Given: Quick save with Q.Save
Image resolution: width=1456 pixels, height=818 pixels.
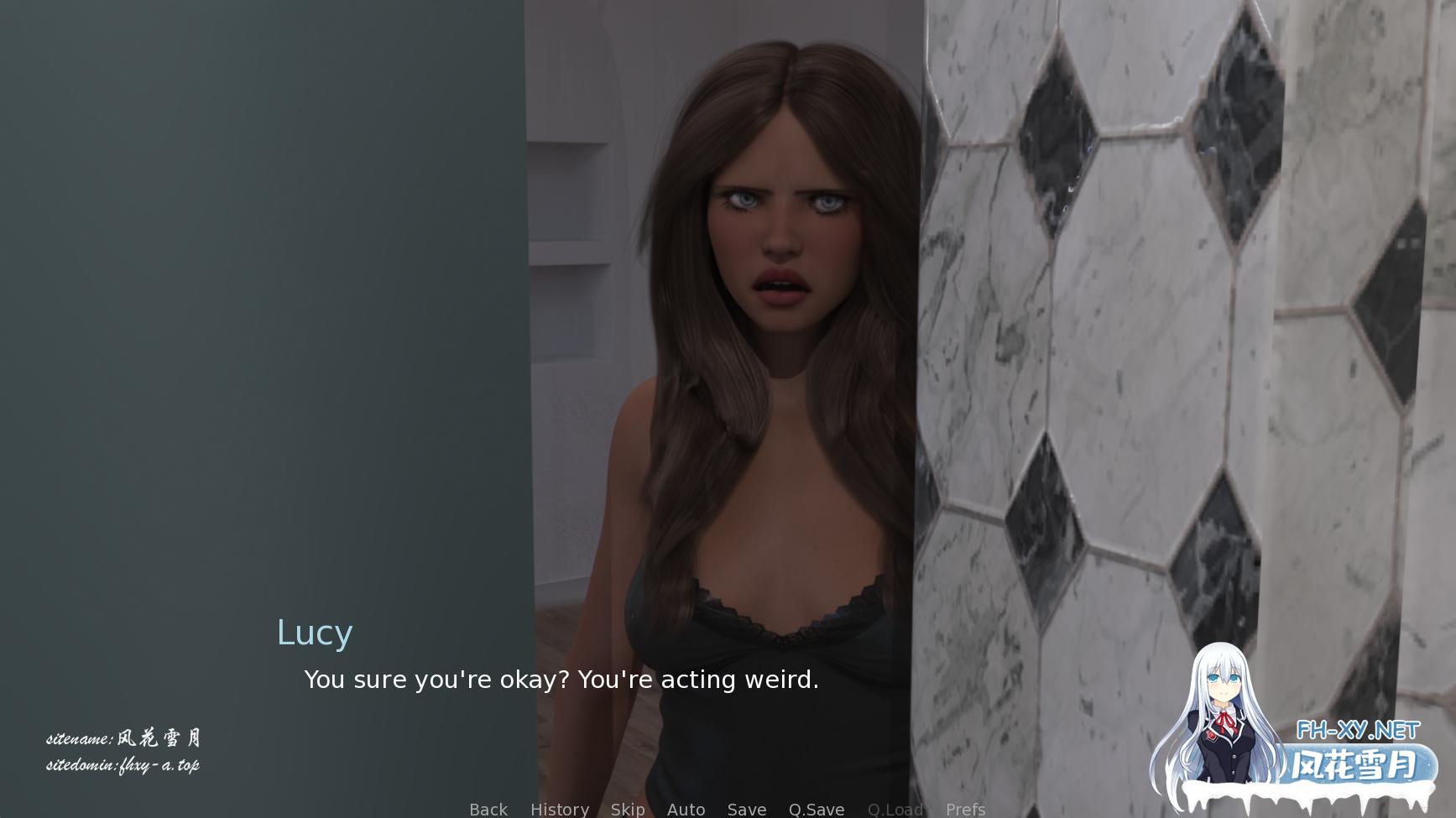Looking at the screenshot, I should [x=816, y=809].
